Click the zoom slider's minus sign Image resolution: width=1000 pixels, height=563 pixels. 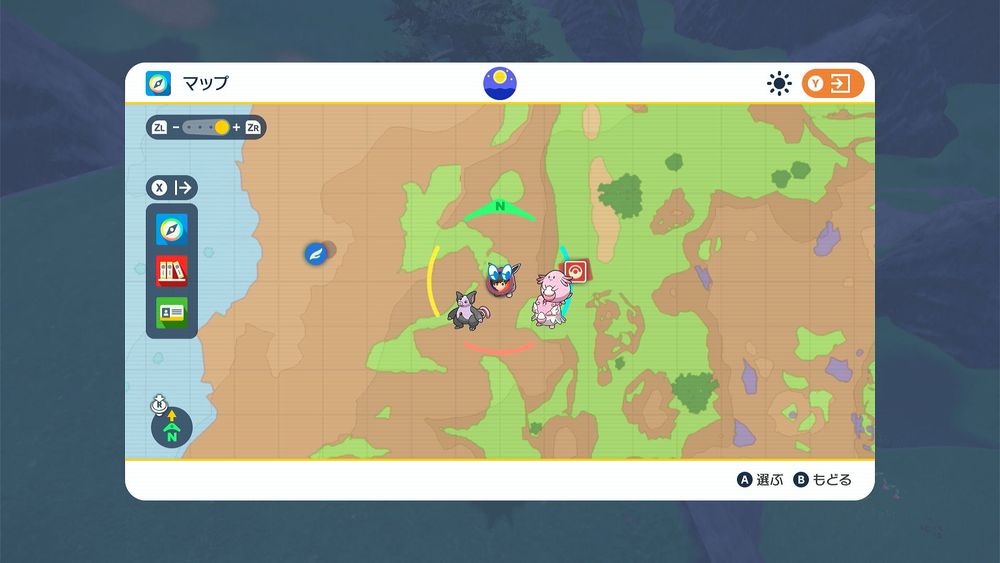(x=176, y=128)
